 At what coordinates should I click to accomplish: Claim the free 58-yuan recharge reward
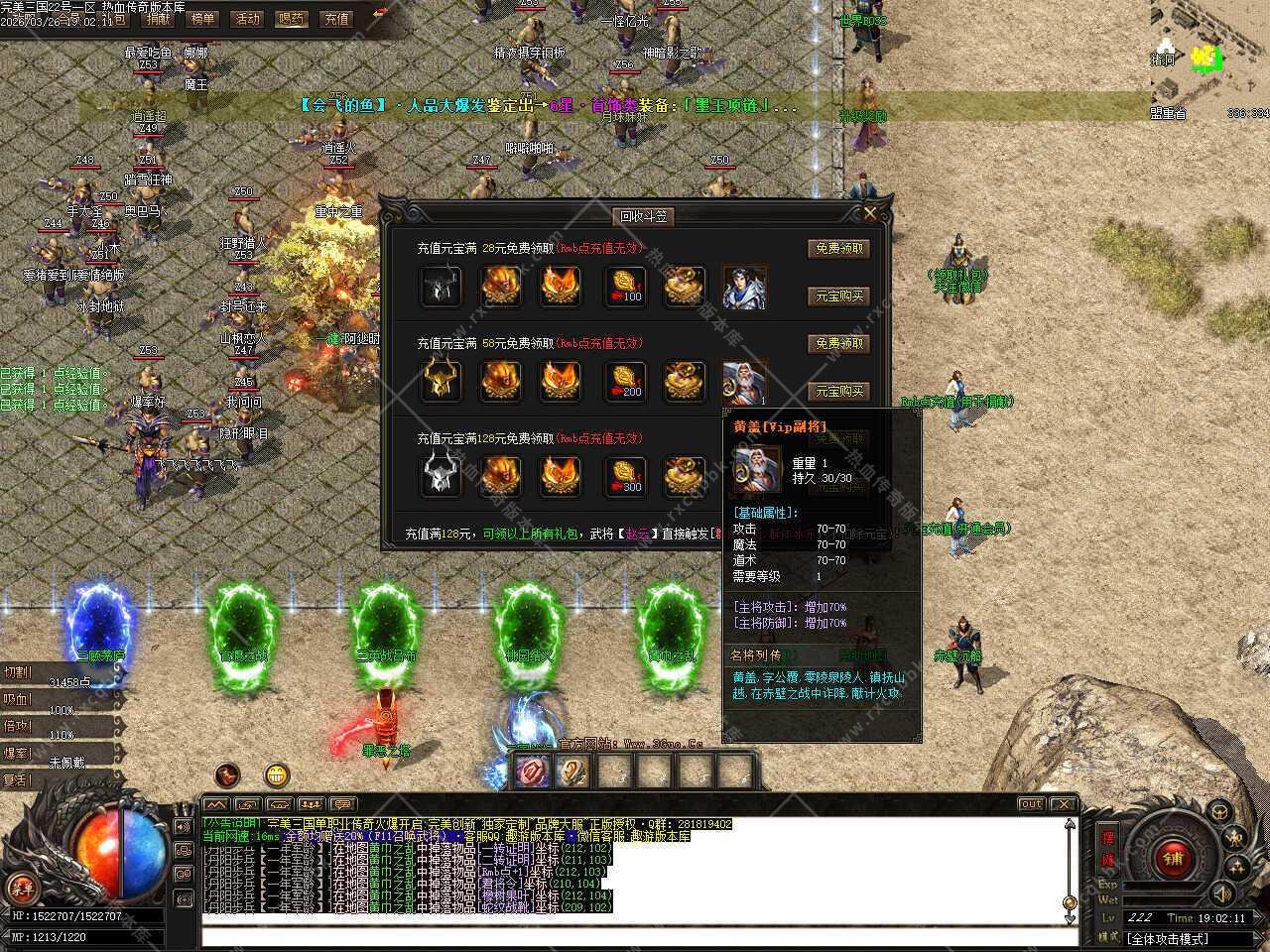point(838,344)
